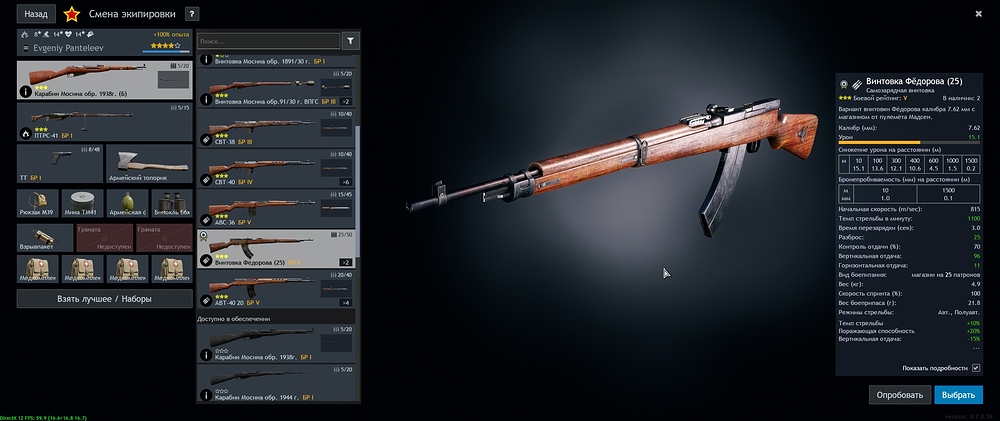Go back with the Назад button
1000x421 pixels.
(36, 14)
